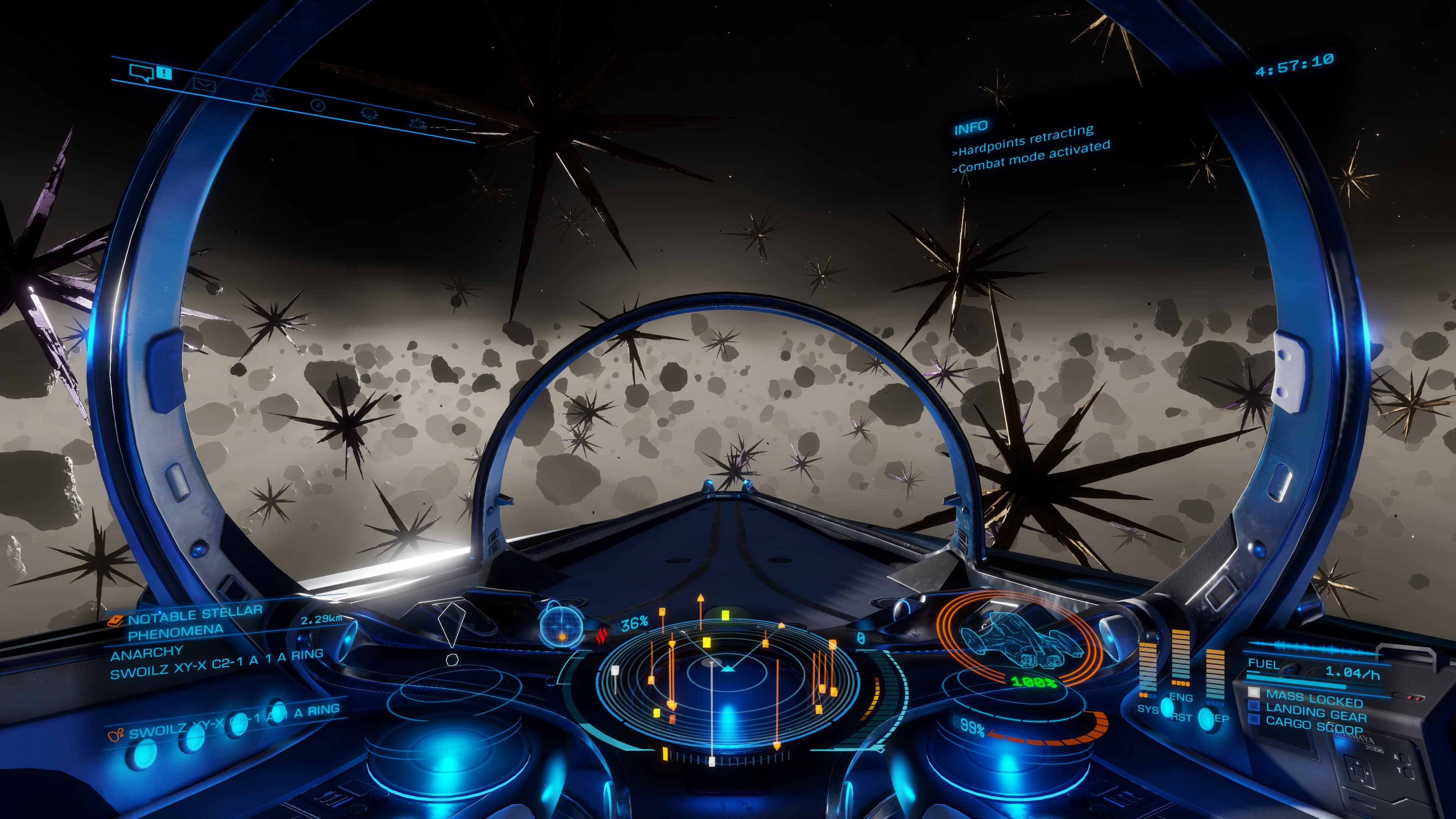Open the inbox envelope tab
This screenshot has width=1456, height=819.
pyautogui.click(x=204, y=85)
